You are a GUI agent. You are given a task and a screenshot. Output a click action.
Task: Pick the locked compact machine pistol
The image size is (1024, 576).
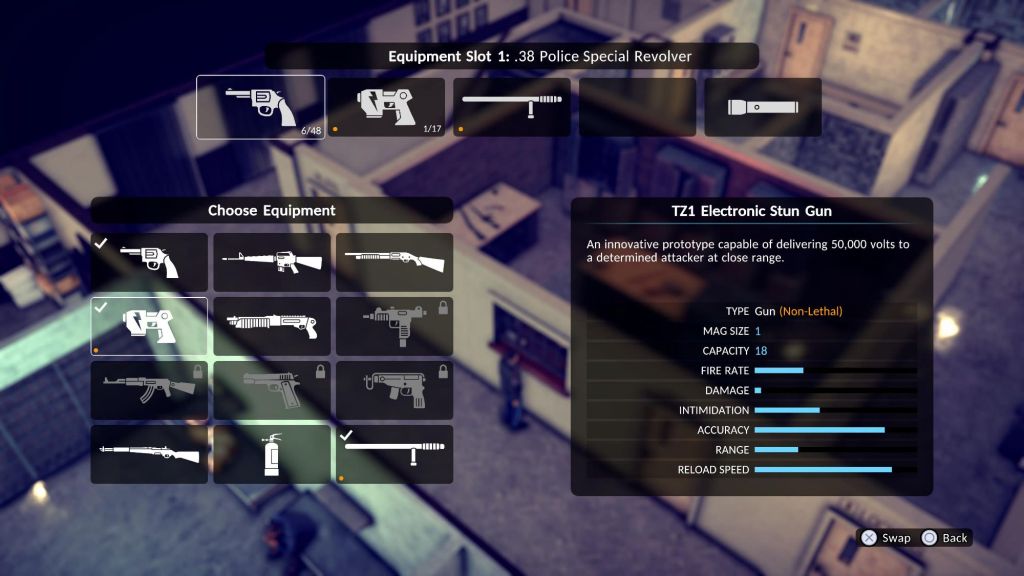point(394,390)
